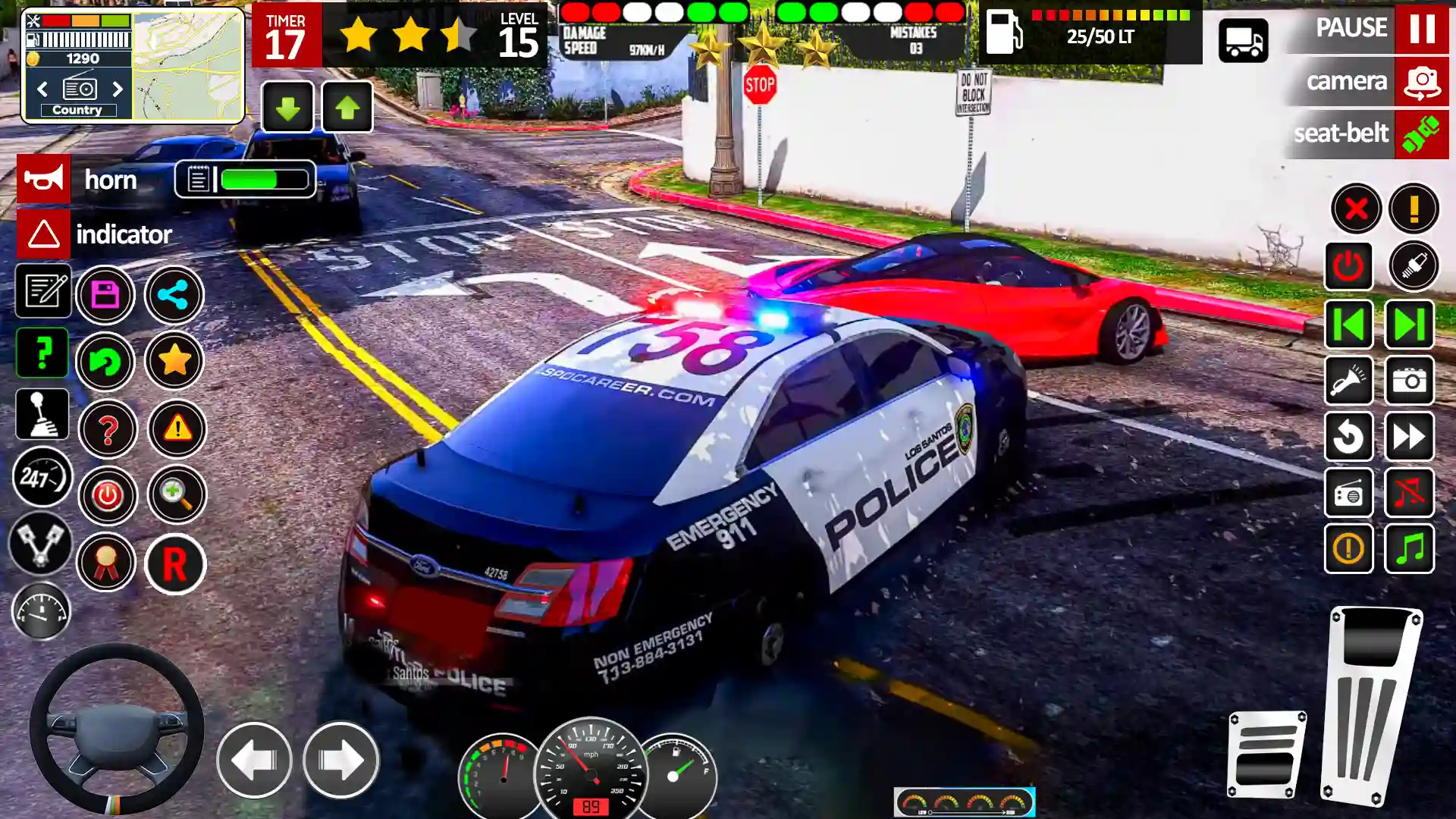Steer left with the left arrow button
This screenshot has height=819, width=1456.
click(254, 760)
